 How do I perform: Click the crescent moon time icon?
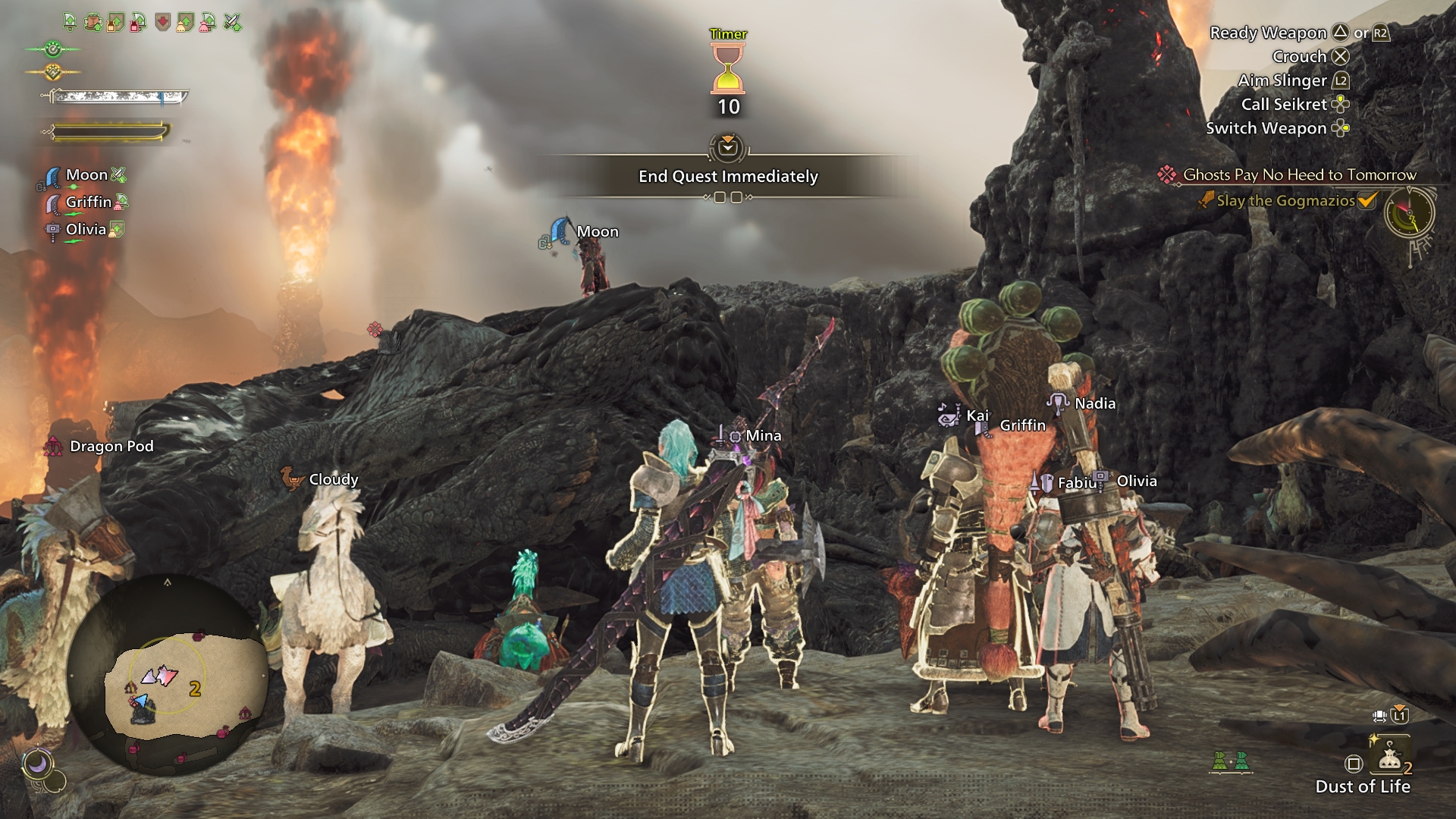(38, 764)
